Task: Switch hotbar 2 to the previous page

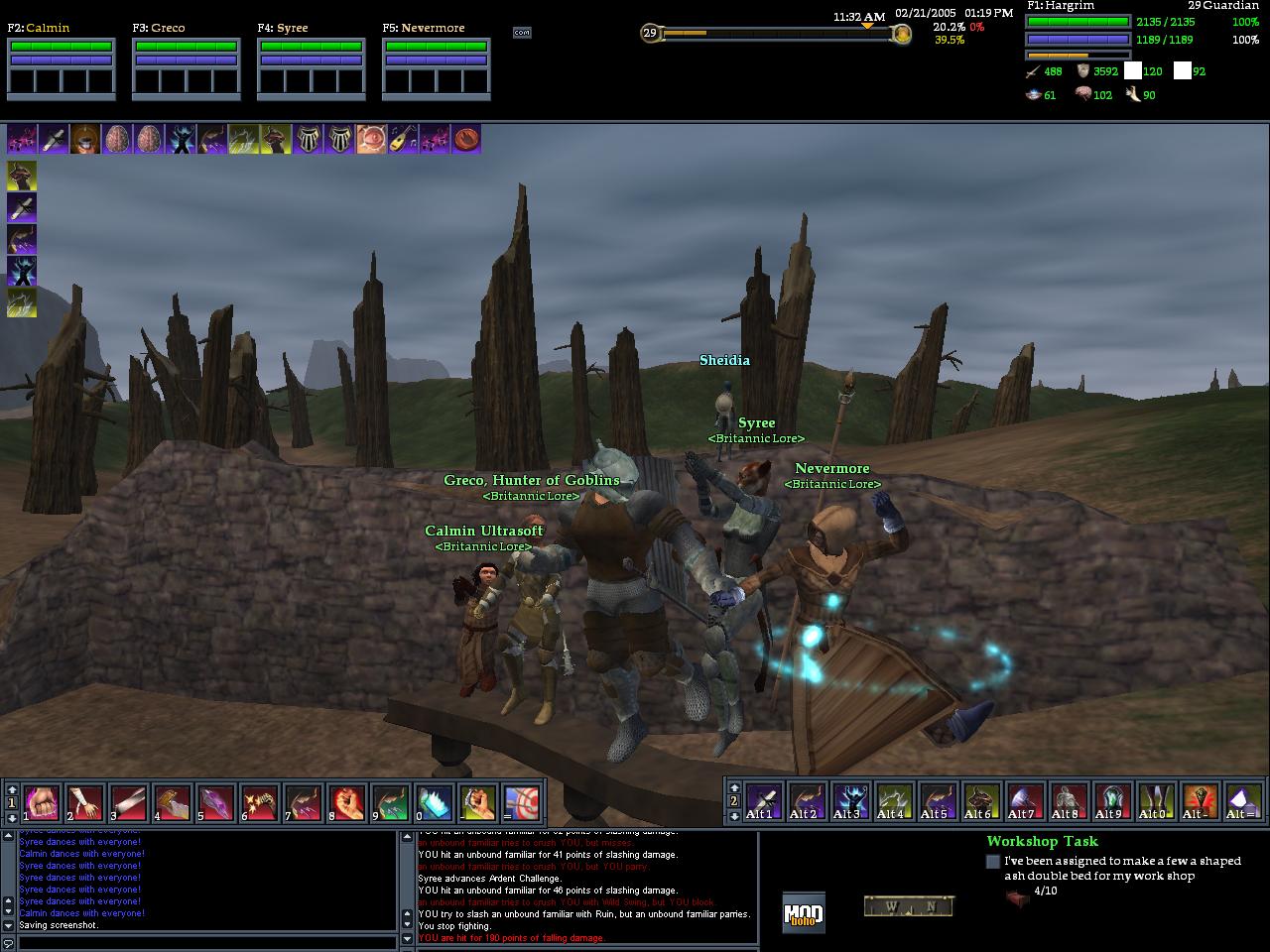Action: [x=734, y=786]
